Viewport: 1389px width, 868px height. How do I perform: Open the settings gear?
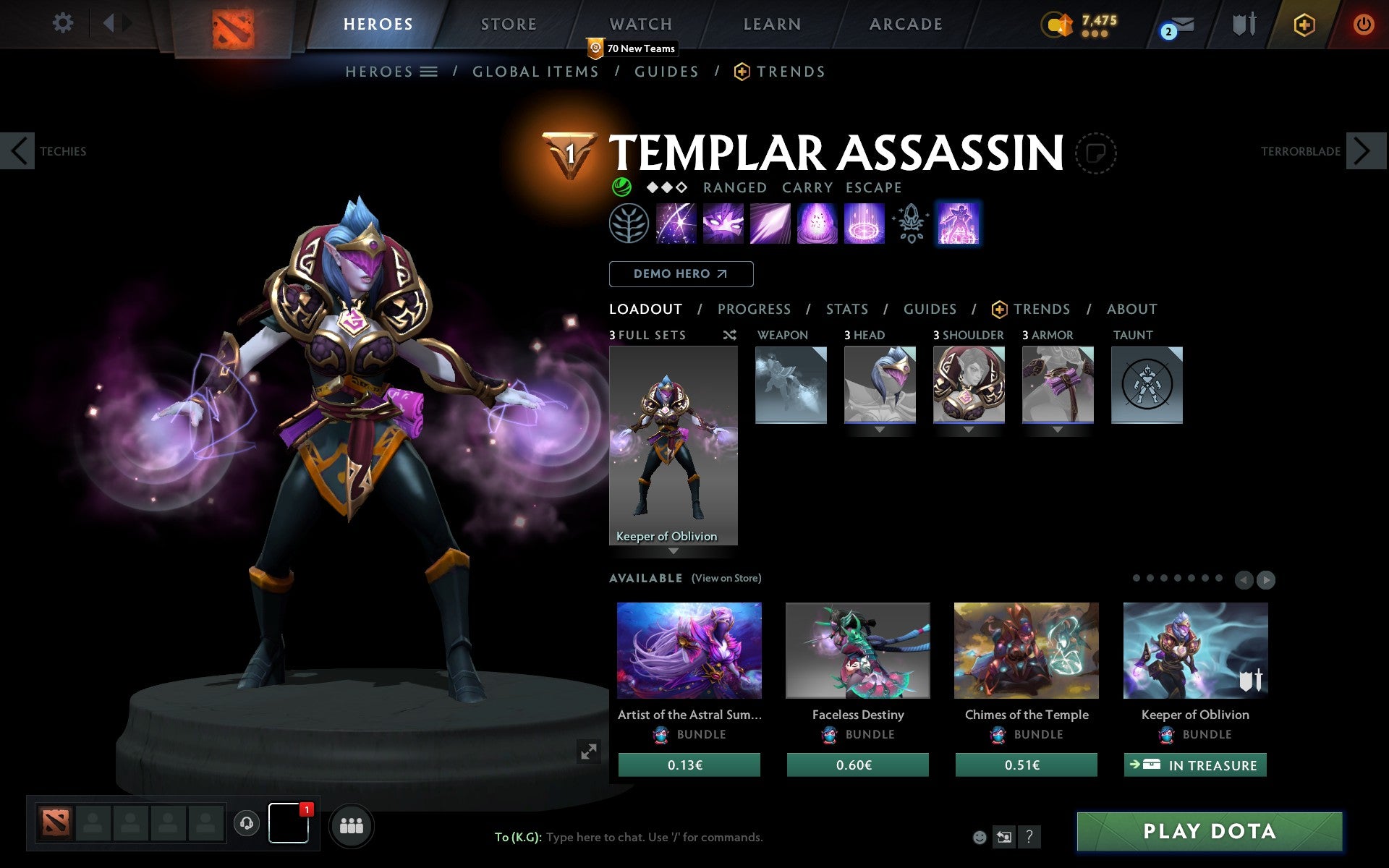point(63,23)
